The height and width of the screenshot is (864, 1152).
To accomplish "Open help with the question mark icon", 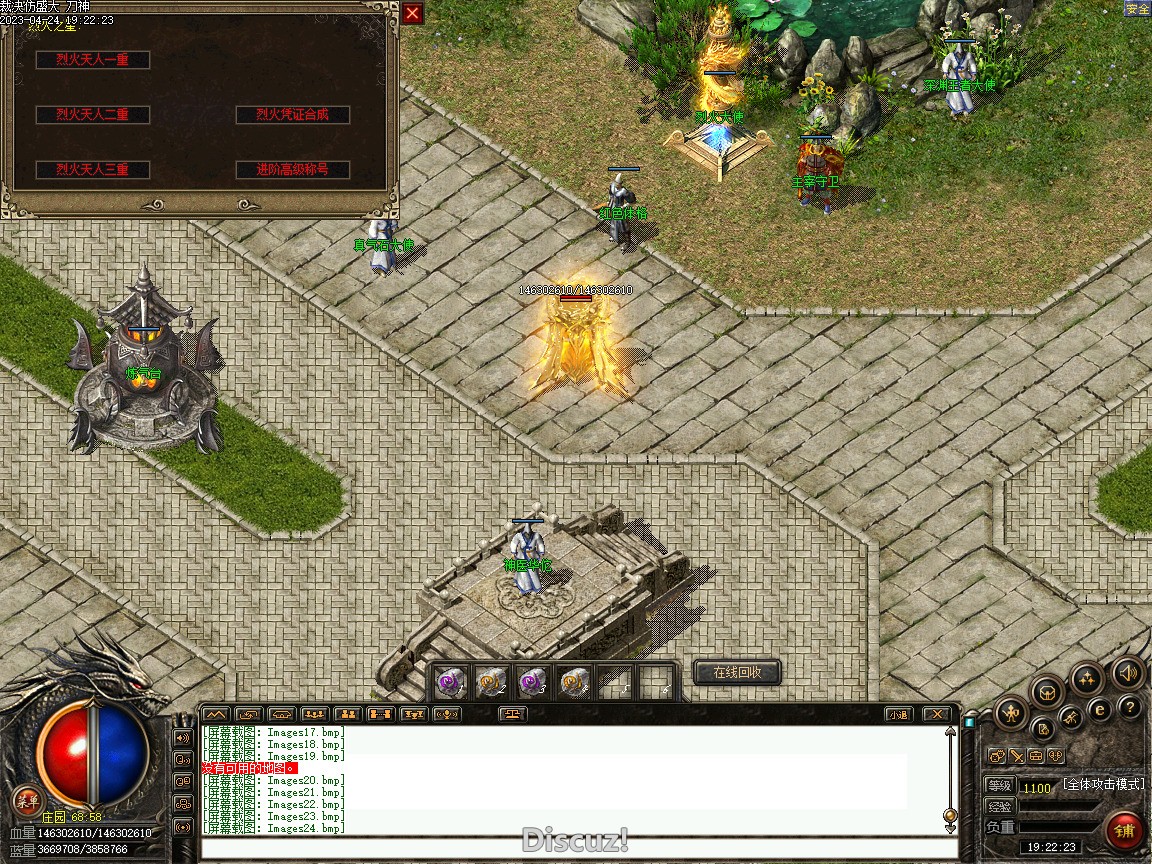I will [x=1129, y=708].
